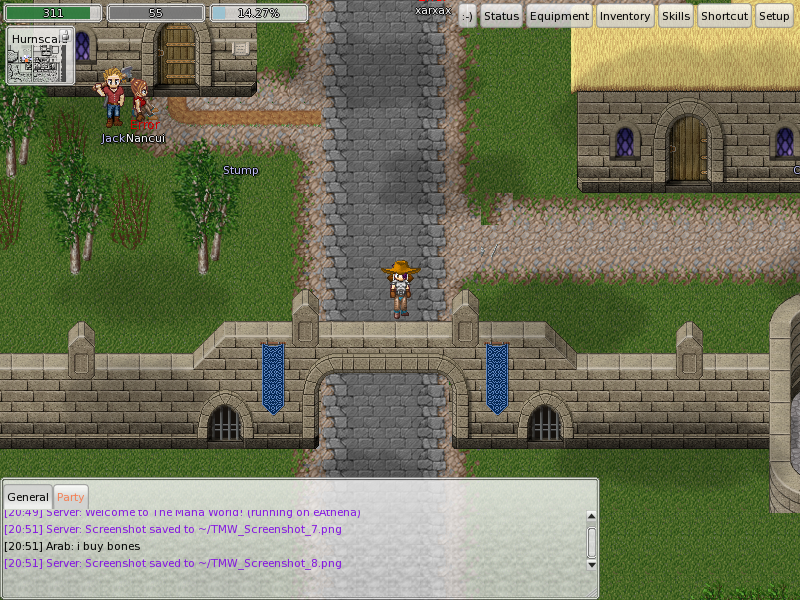The image size is (800, 600).
Task: Open the Shortcut window
Action: pyautogui.click(x=724, y=16)
